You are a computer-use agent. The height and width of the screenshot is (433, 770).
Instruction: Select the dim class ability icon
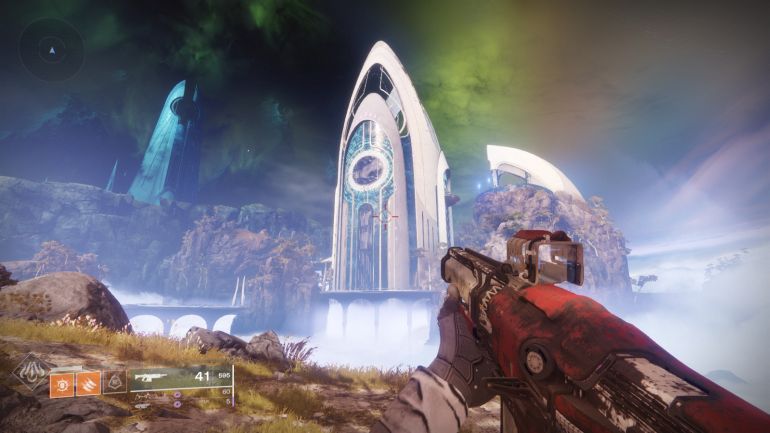(115, 381)
